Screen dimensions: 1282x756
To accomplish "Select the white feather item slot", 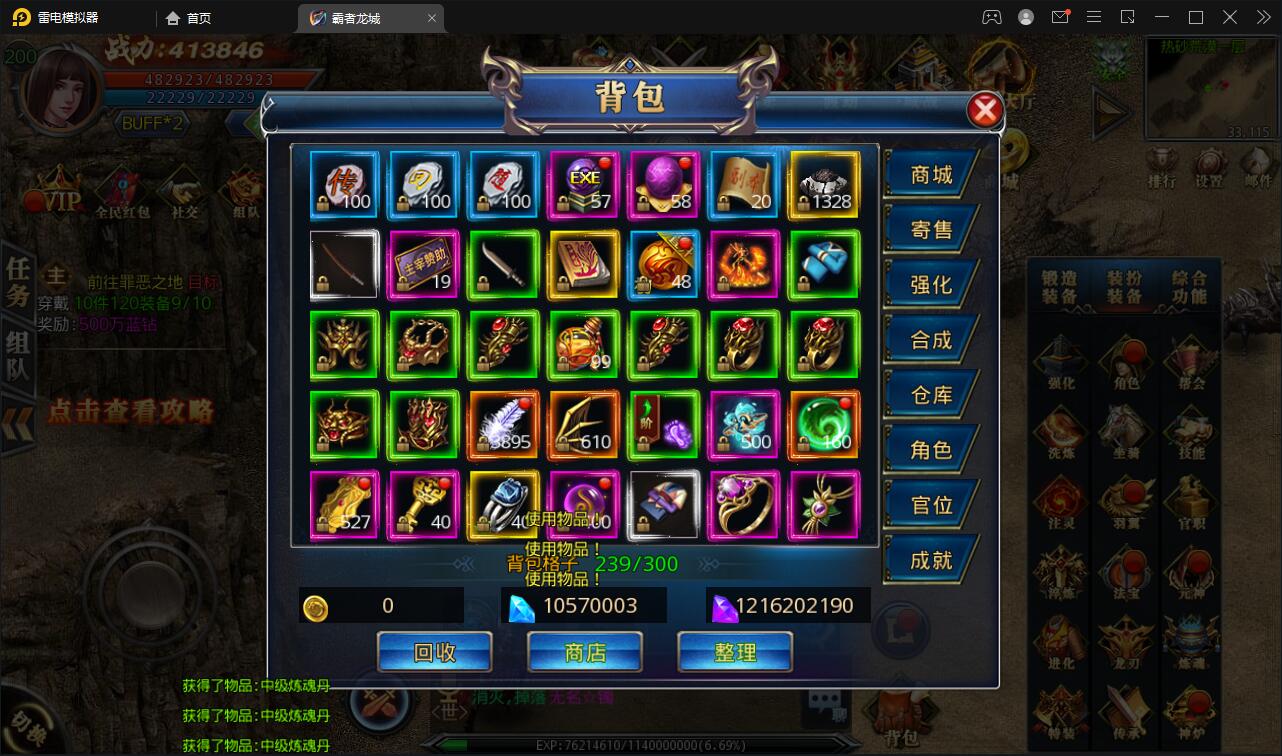I will [x=504, y=425].
